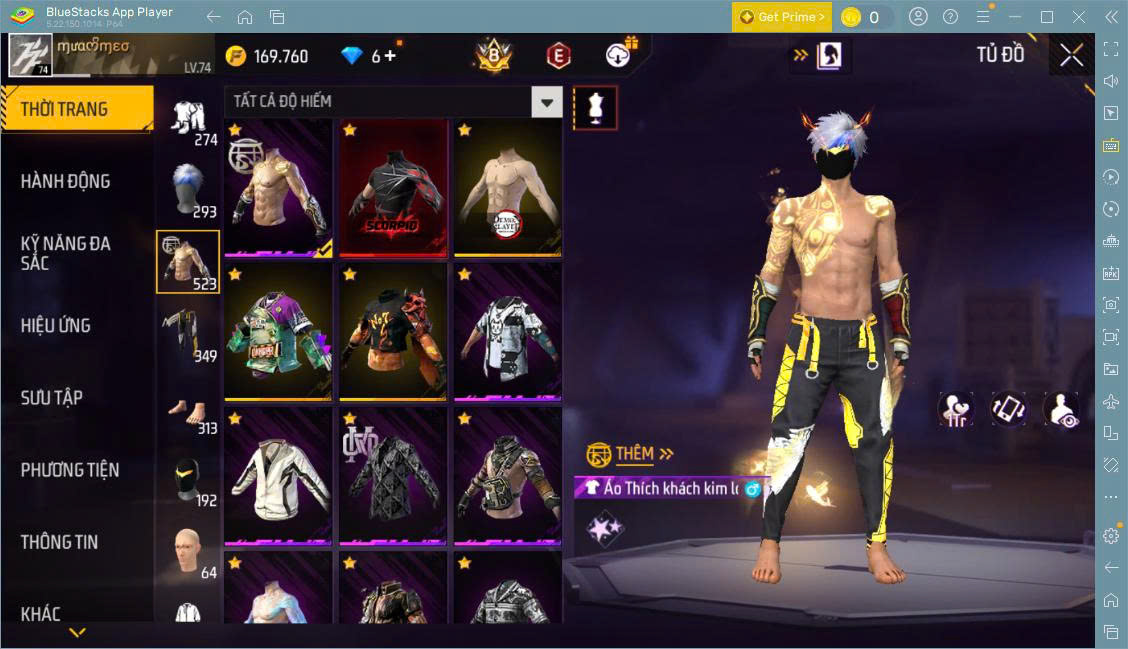
Task: Open the pants category with 349 items
Action: click(189, 334)
